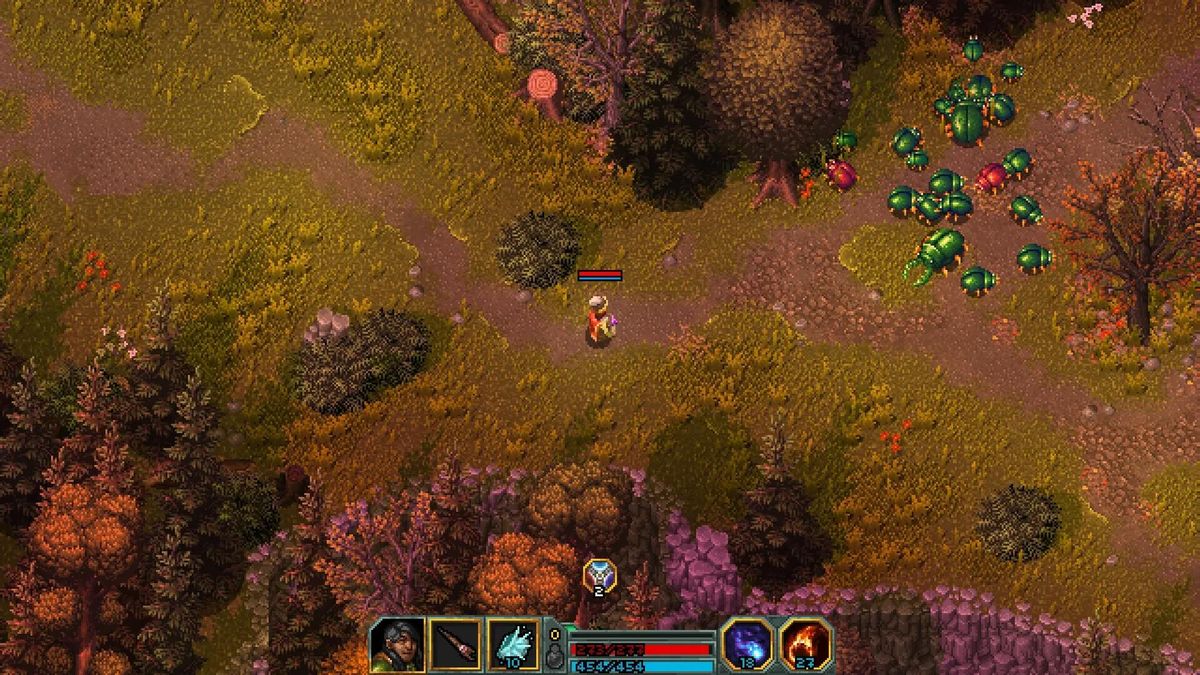1200x675 pixels.
Task: Activate the ice shard spell
Action: coord(514,645)
